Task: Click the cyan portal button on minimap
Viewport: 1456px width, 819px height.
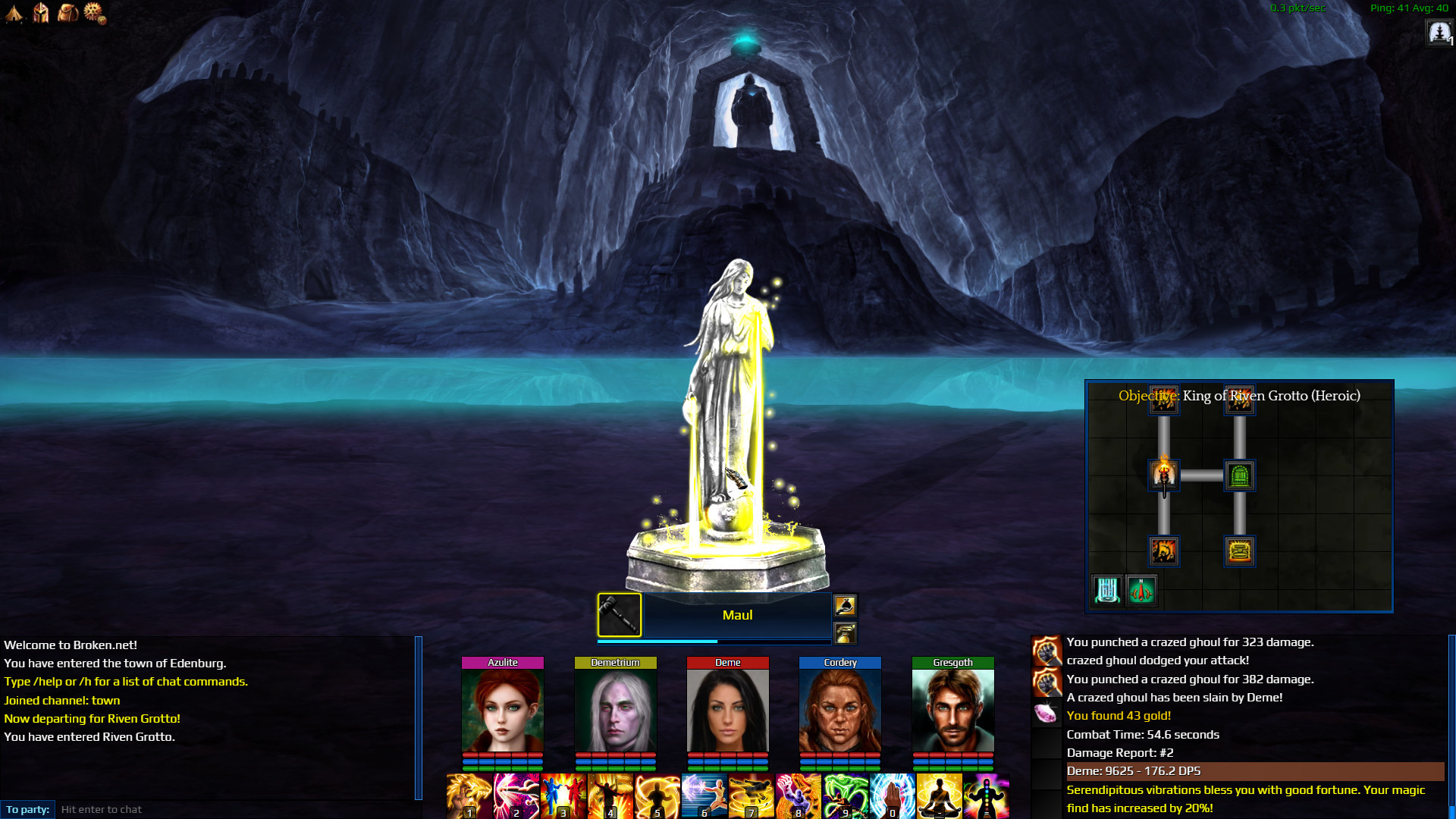Action: [x=1107, y=590]
